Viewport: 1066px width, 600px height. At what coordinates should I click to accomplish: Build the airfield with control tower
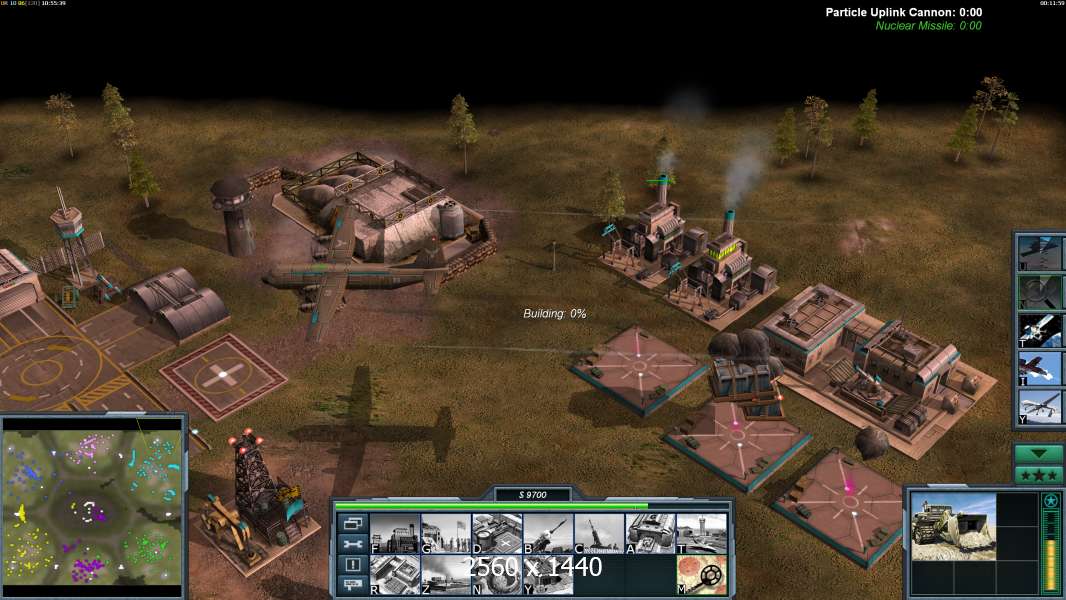pyautogui.click(x=701, y=533)
